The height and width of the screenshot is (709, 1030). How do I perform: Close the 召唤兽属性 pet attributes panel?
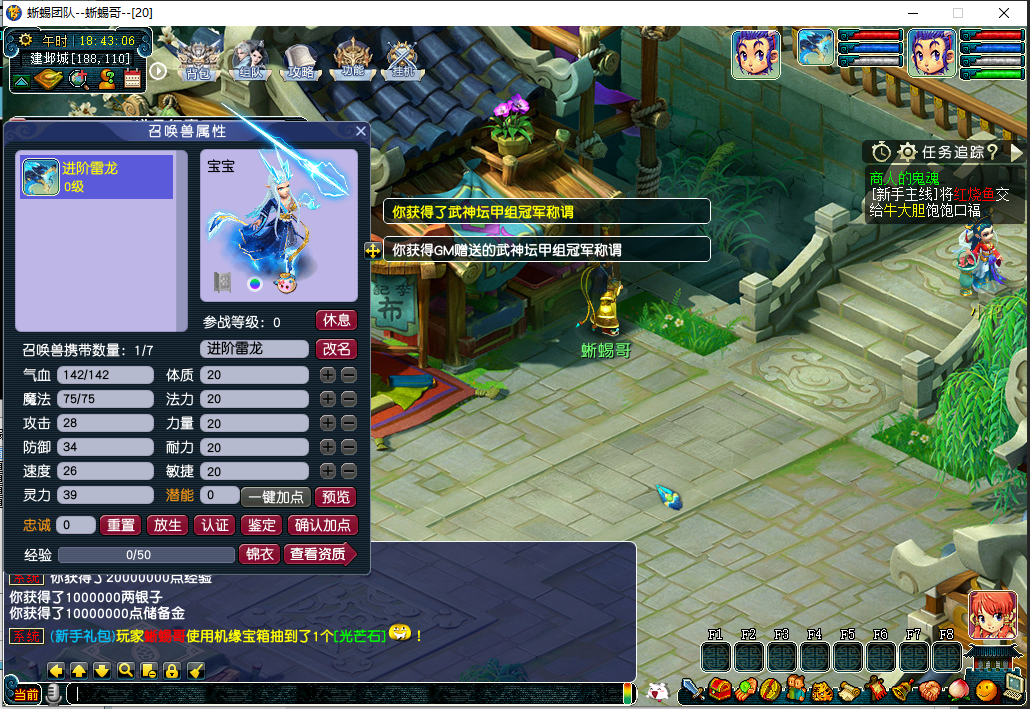[361, 131]
